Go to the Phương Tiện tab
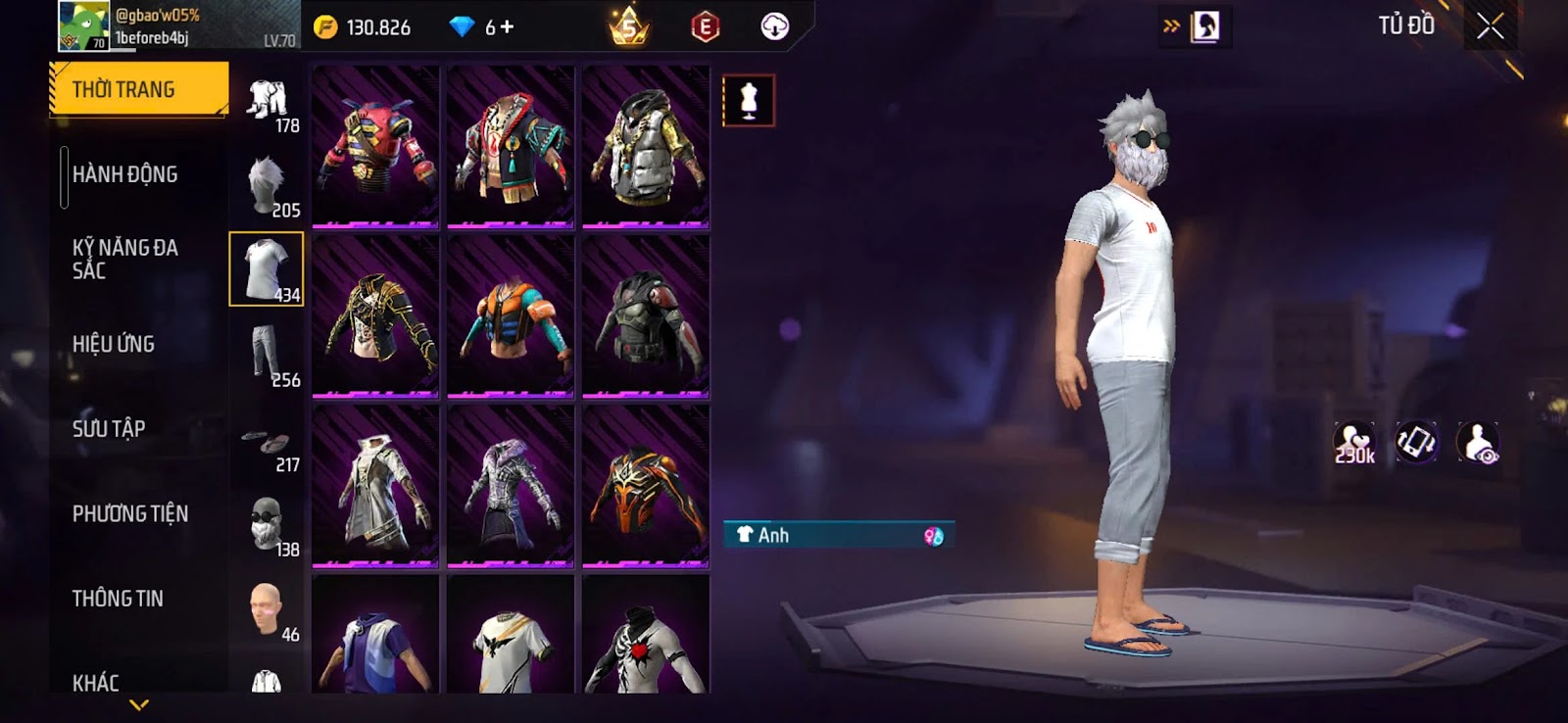The width and height of the screenshot is (1568, 723). 129,513
